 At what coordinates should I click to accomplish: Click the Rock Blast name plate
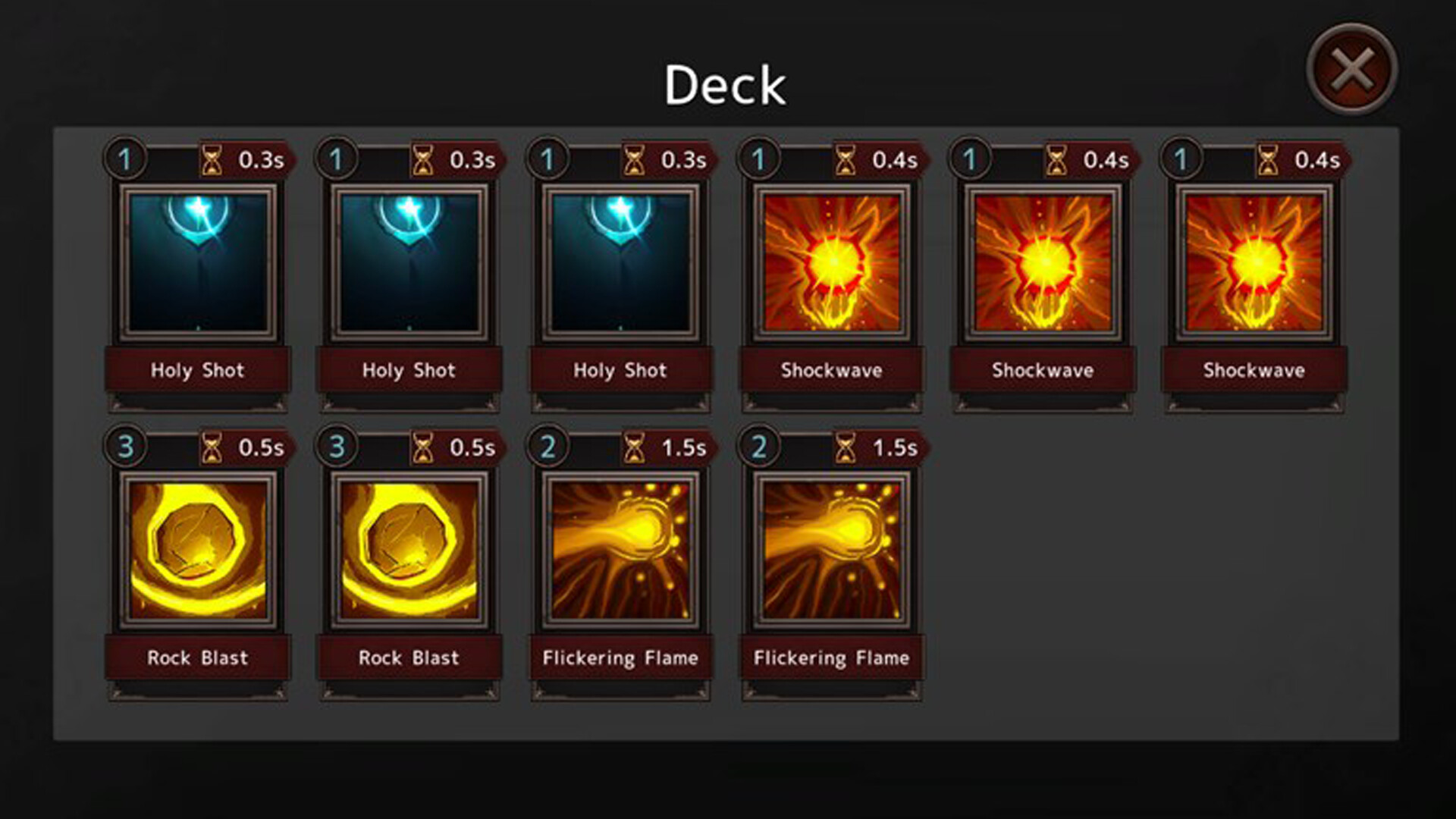pyautogui.click(x=197, y=658)
